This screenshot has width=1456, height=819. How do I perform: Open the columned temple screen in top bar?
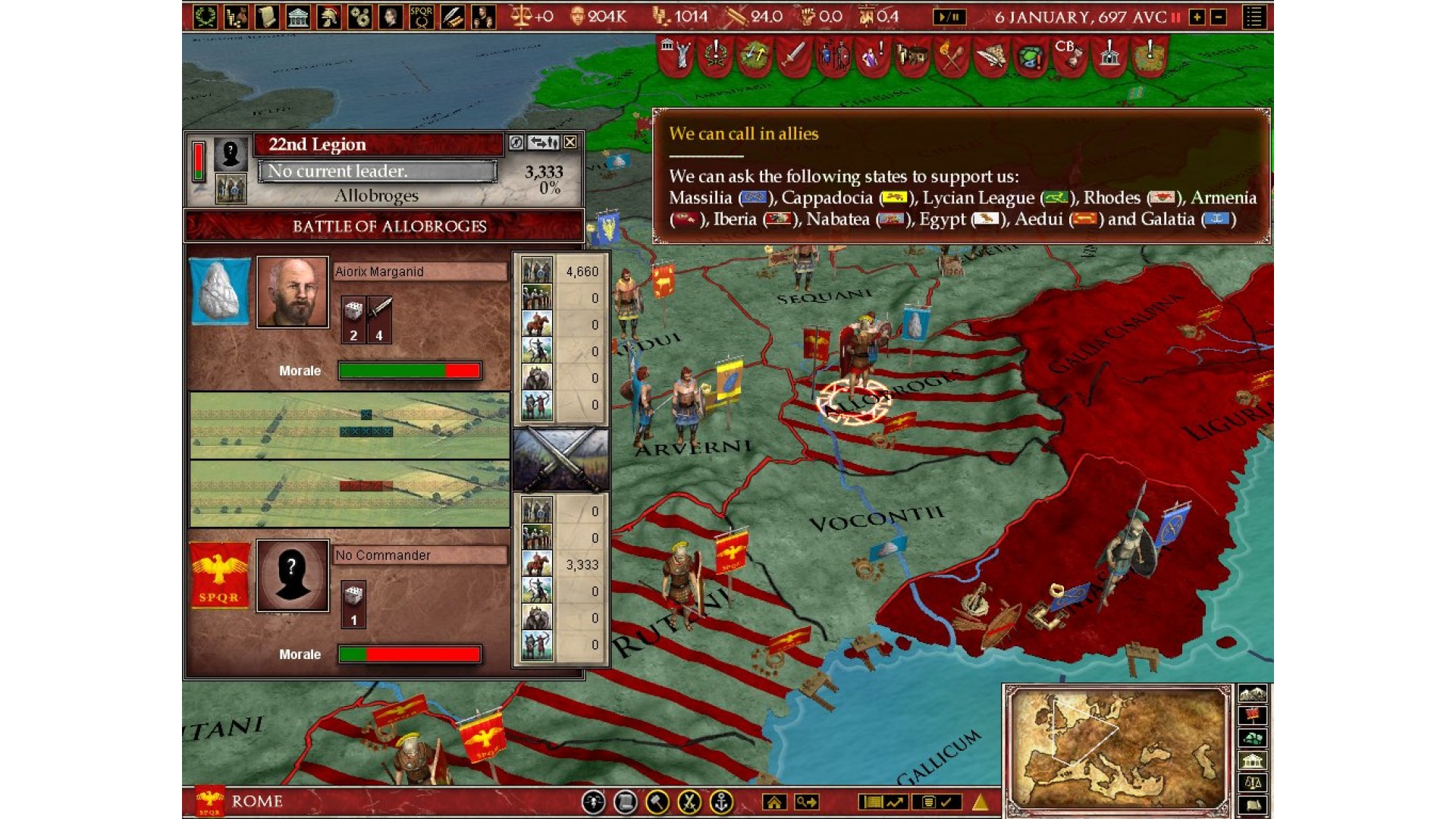pyautogui.click(x=298, y=16)
